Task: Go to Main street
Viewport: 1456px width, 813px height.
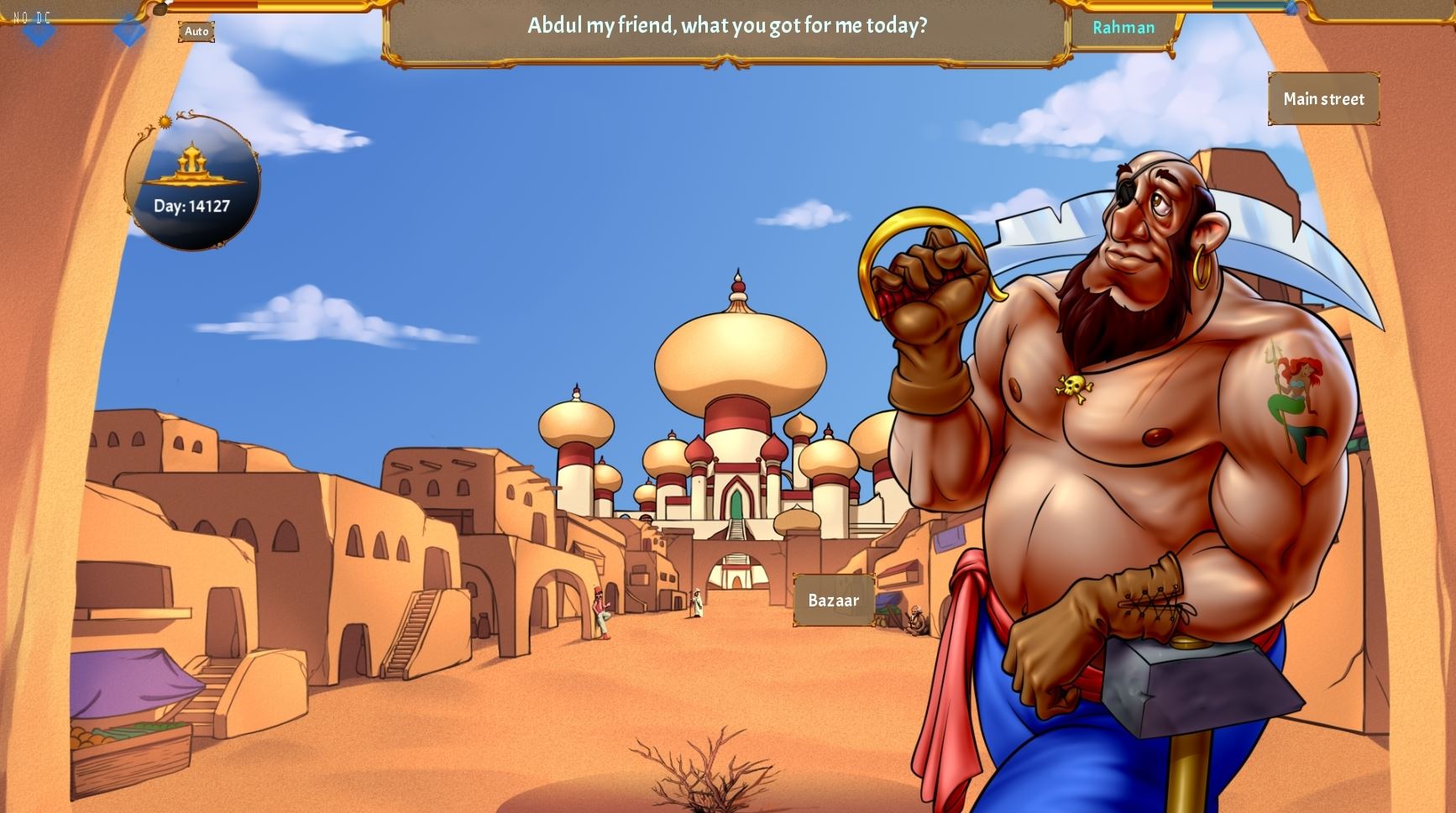Action: [1323, 99]
